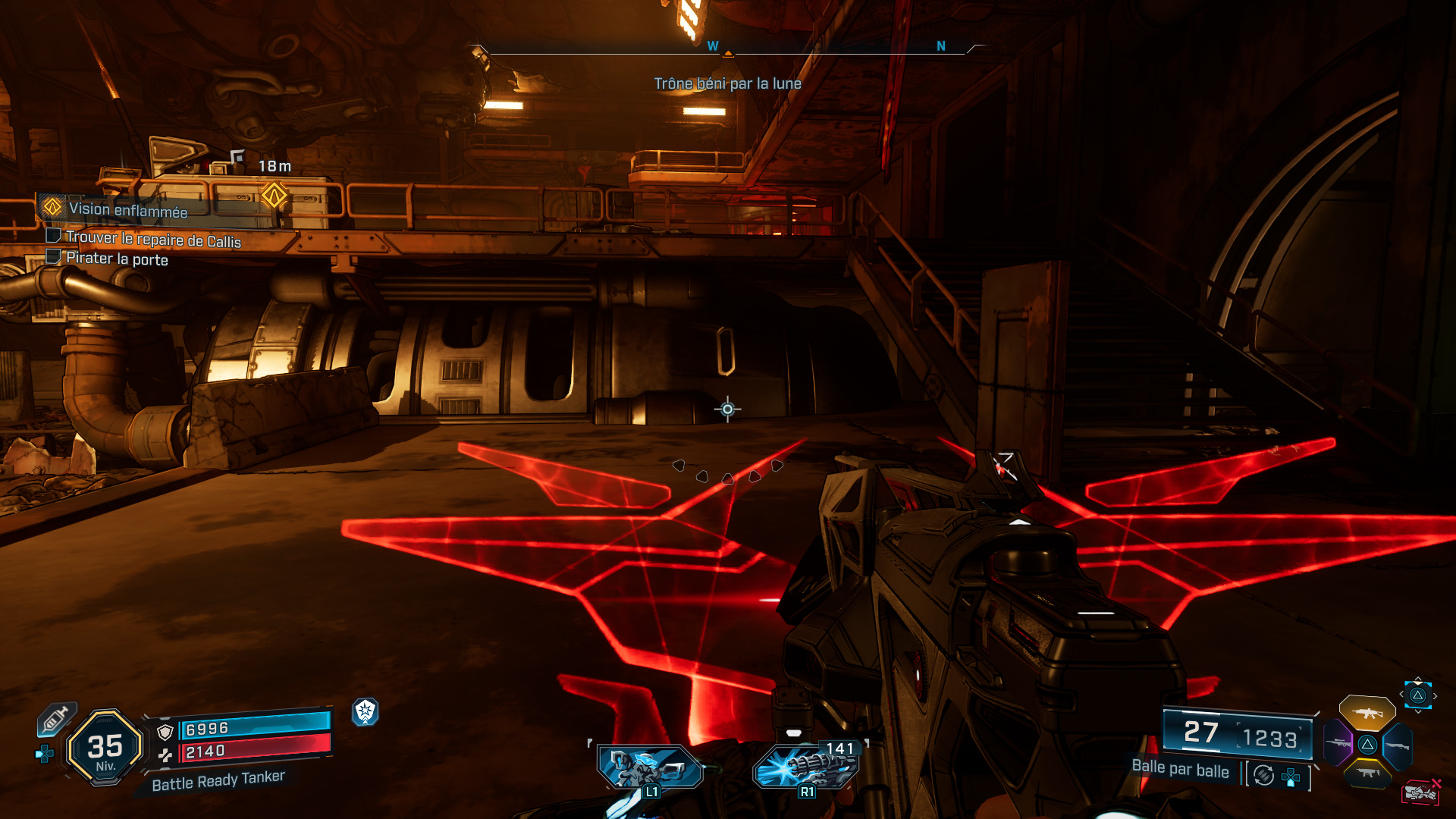Click the red crossed-out vehicle icon
1456x819 pixels.
pyautogui.click(x=1421, y=792)
